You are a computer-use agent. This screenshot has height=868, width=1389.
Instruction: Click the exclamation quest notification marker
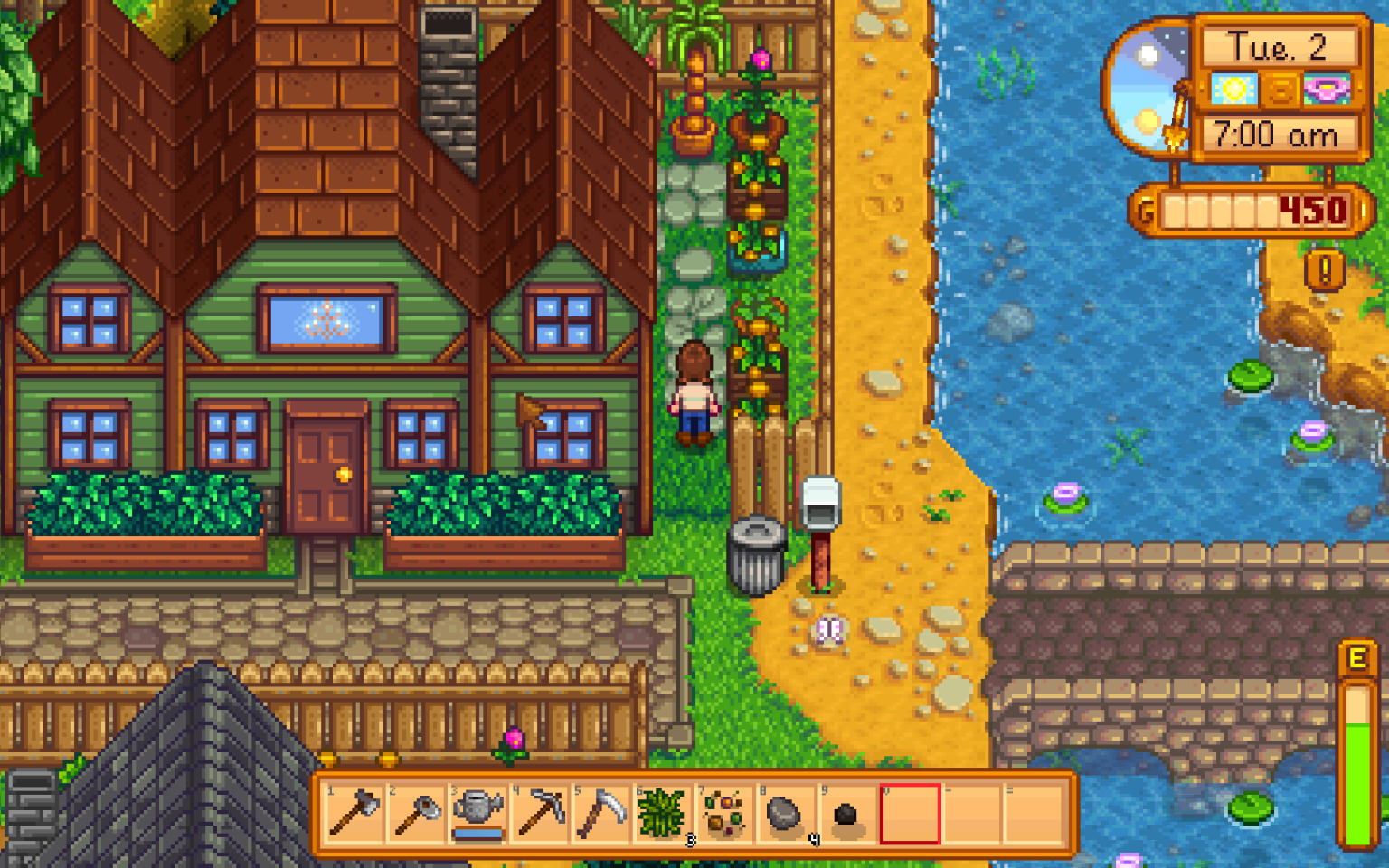1326,270
